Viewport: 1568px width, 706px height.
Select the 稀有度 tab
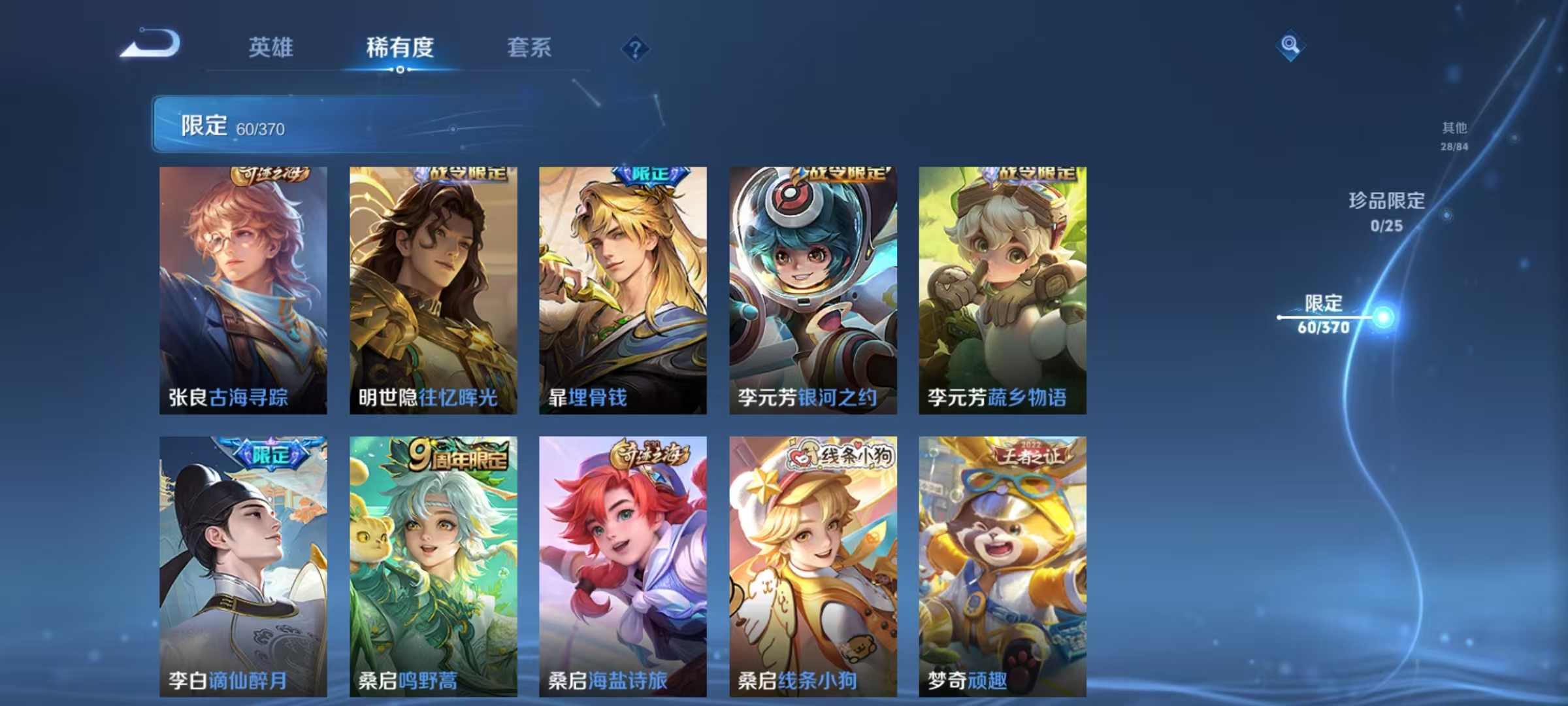399,47
